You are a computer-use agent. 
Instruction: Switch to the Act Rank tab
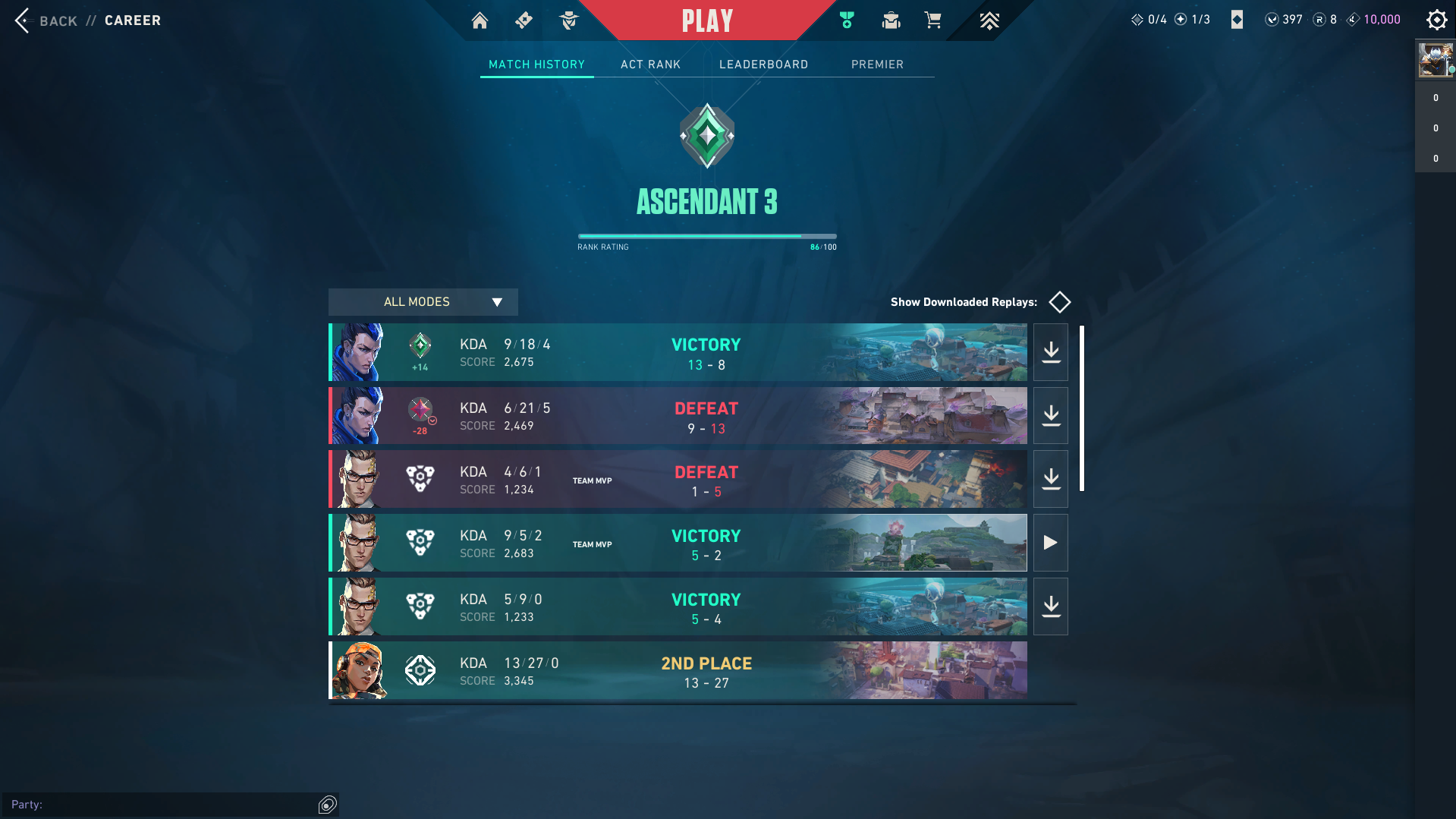[650, 65]
